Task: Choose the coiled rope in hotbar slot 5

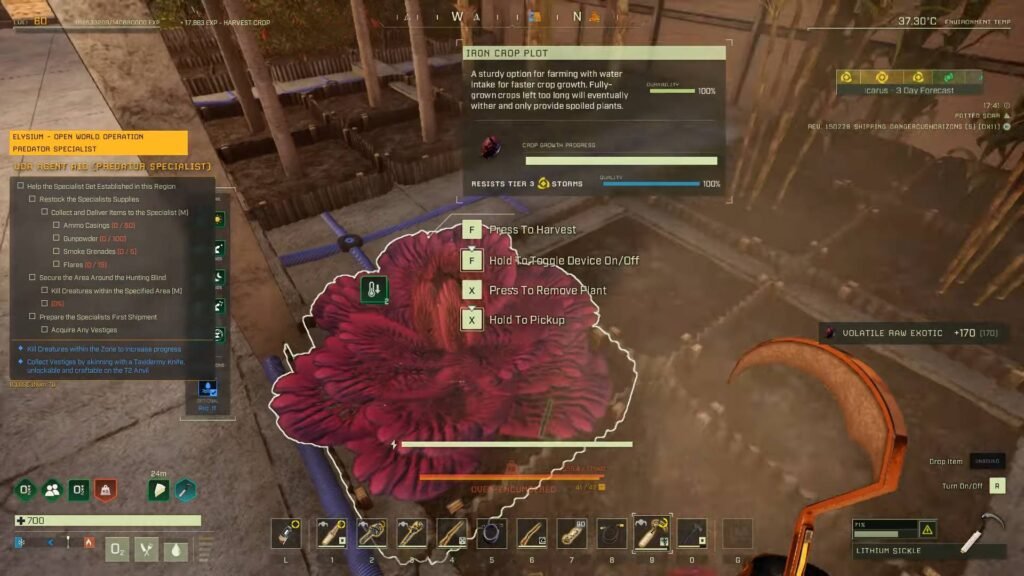Action: (x=491, y=533)
